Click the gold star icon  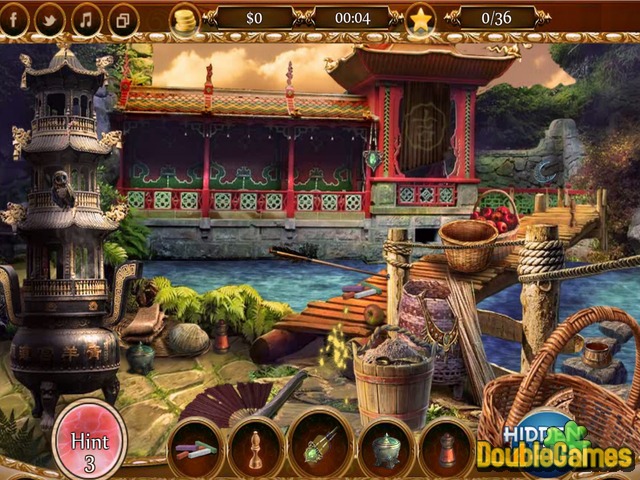tap(421, 18)
